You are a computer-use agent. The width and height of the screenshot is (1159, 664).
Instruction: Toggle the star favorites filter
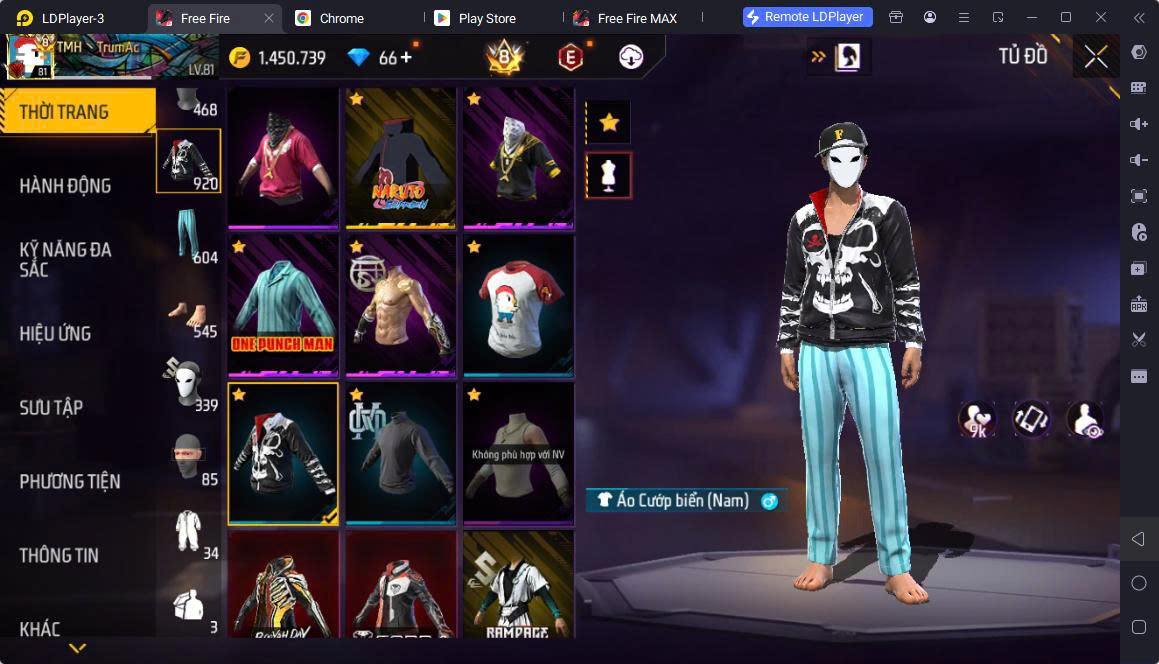coord(609,123)
